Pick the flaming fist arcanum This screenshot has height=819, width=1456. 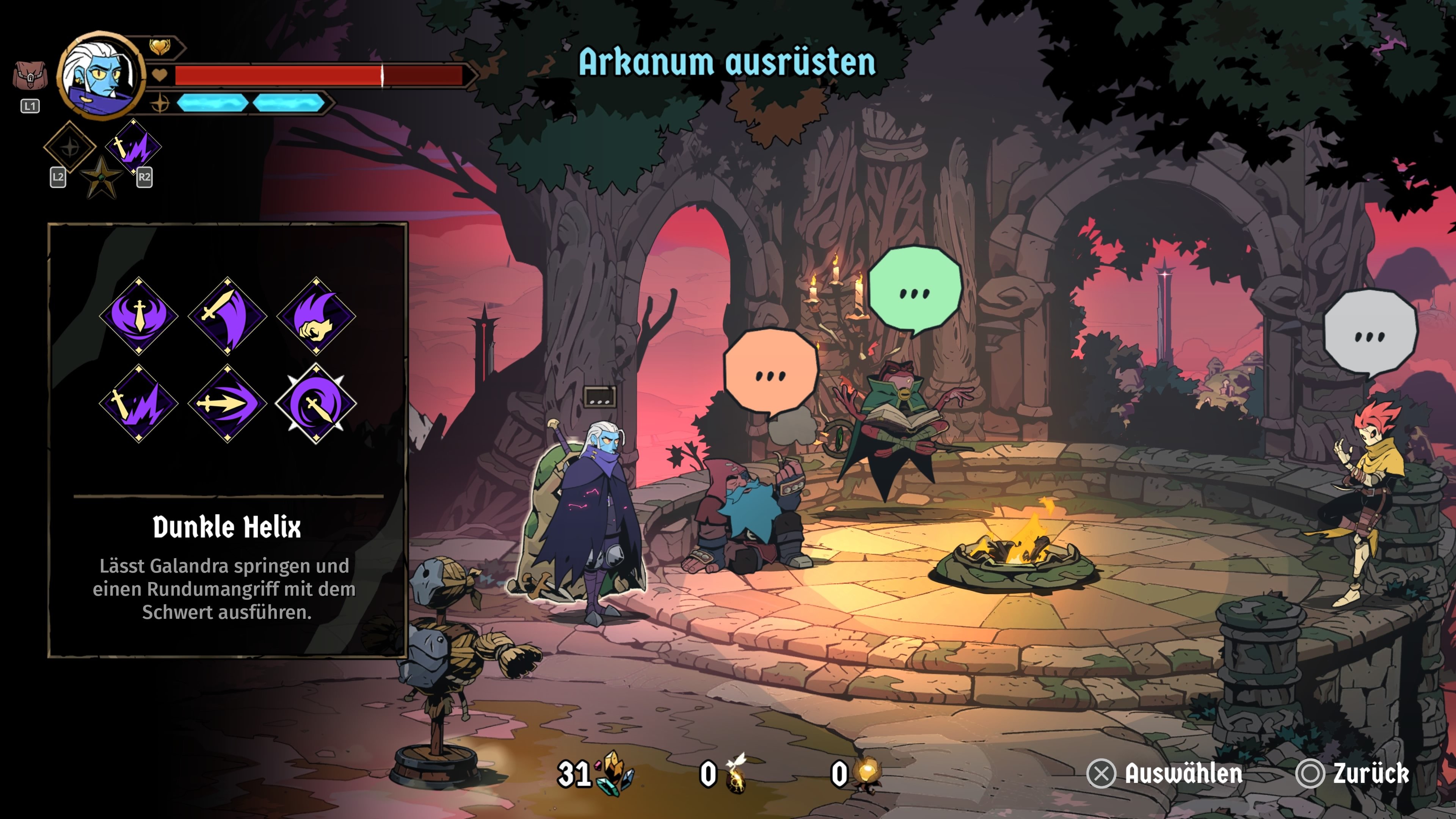(x=316, y=315)
